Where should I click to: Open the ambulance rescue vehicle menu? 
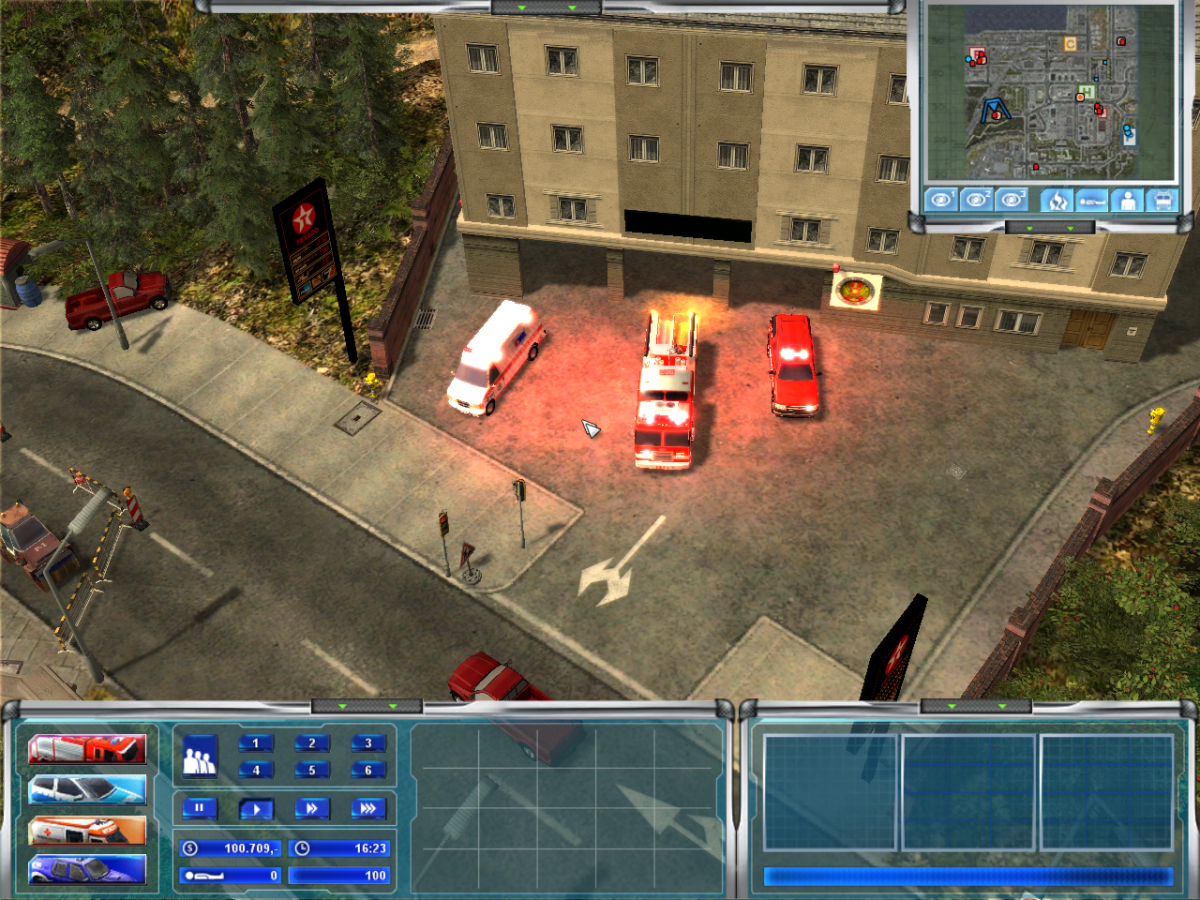pyautogui.click(x=87, y=830)
